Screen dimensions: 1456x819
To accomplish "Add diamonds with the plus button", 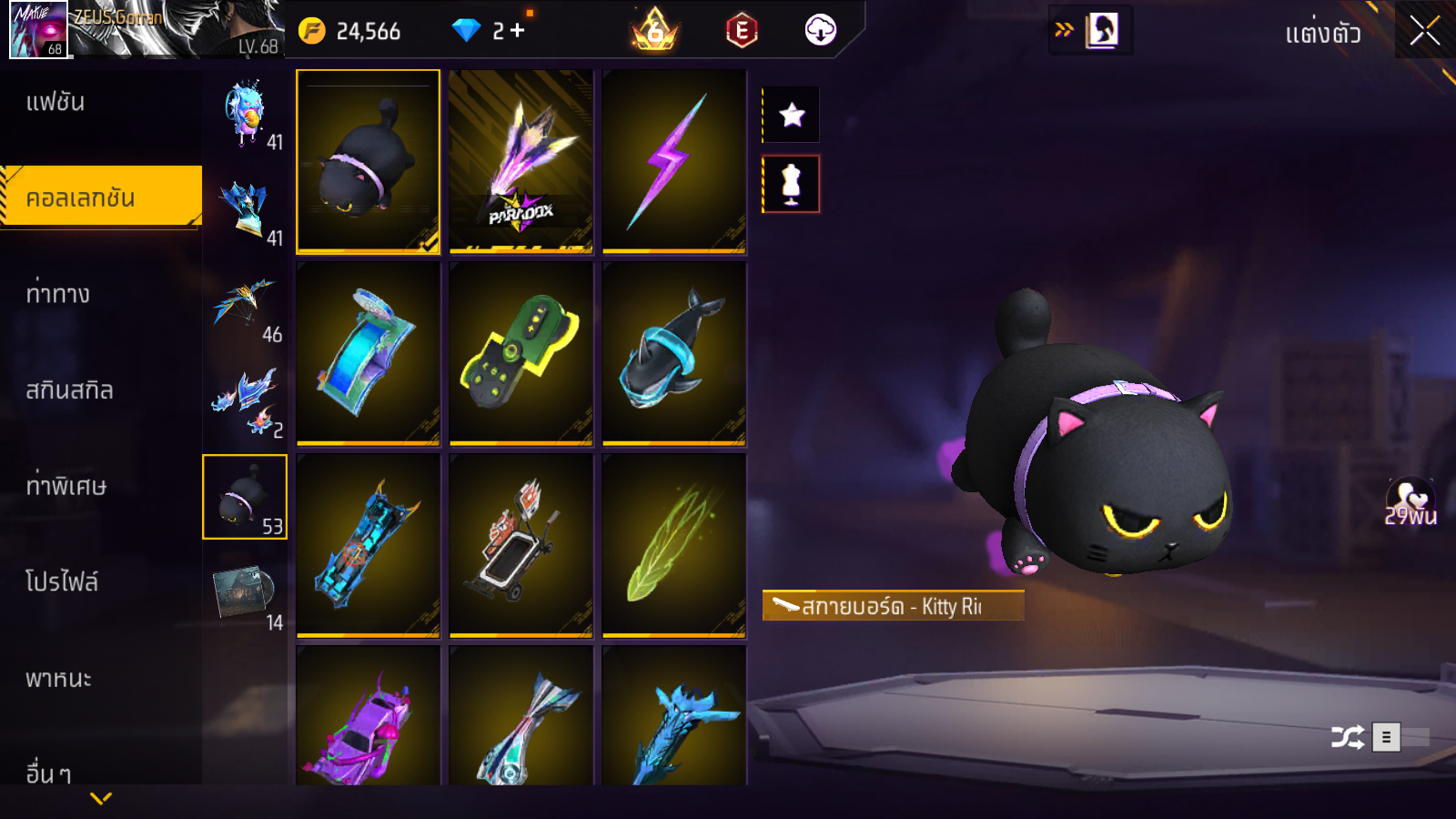I will (x=518, y=31).
